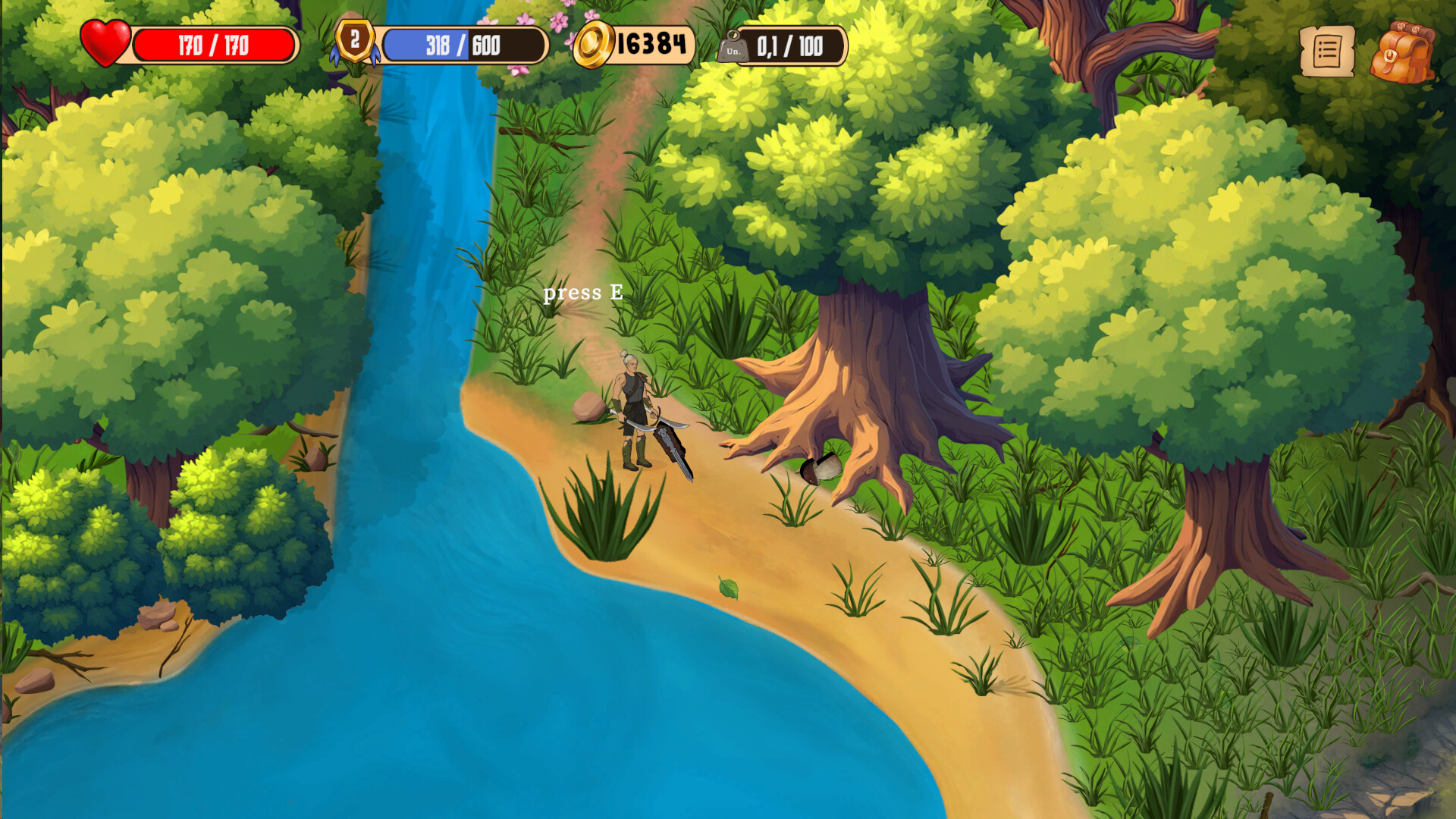
Task: Click the 'press E' interaction prompt
Action: [x=582, y=292]
